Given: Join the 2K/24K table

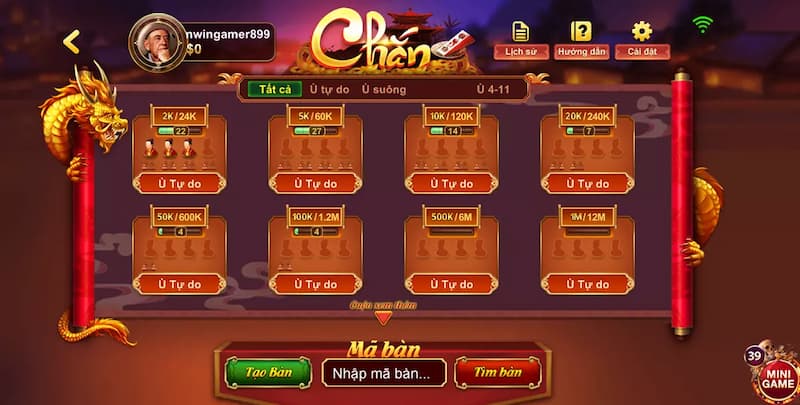Looking at the screenshot, I should 179,183.
